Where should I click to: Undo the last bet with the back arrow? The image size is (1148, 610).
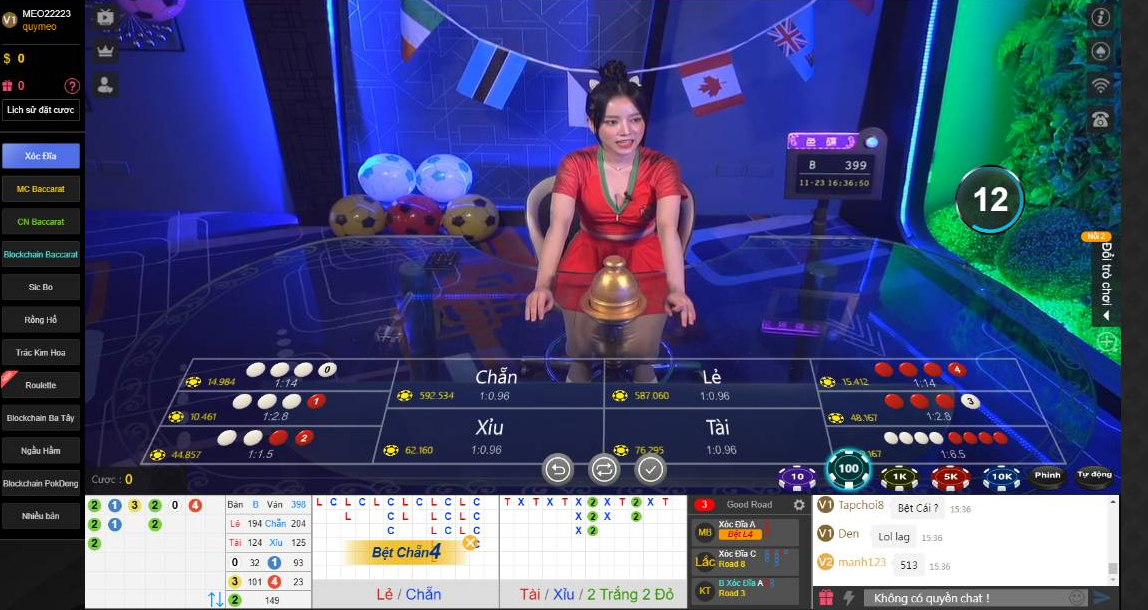pyautogui.click(x=557, y=468)
